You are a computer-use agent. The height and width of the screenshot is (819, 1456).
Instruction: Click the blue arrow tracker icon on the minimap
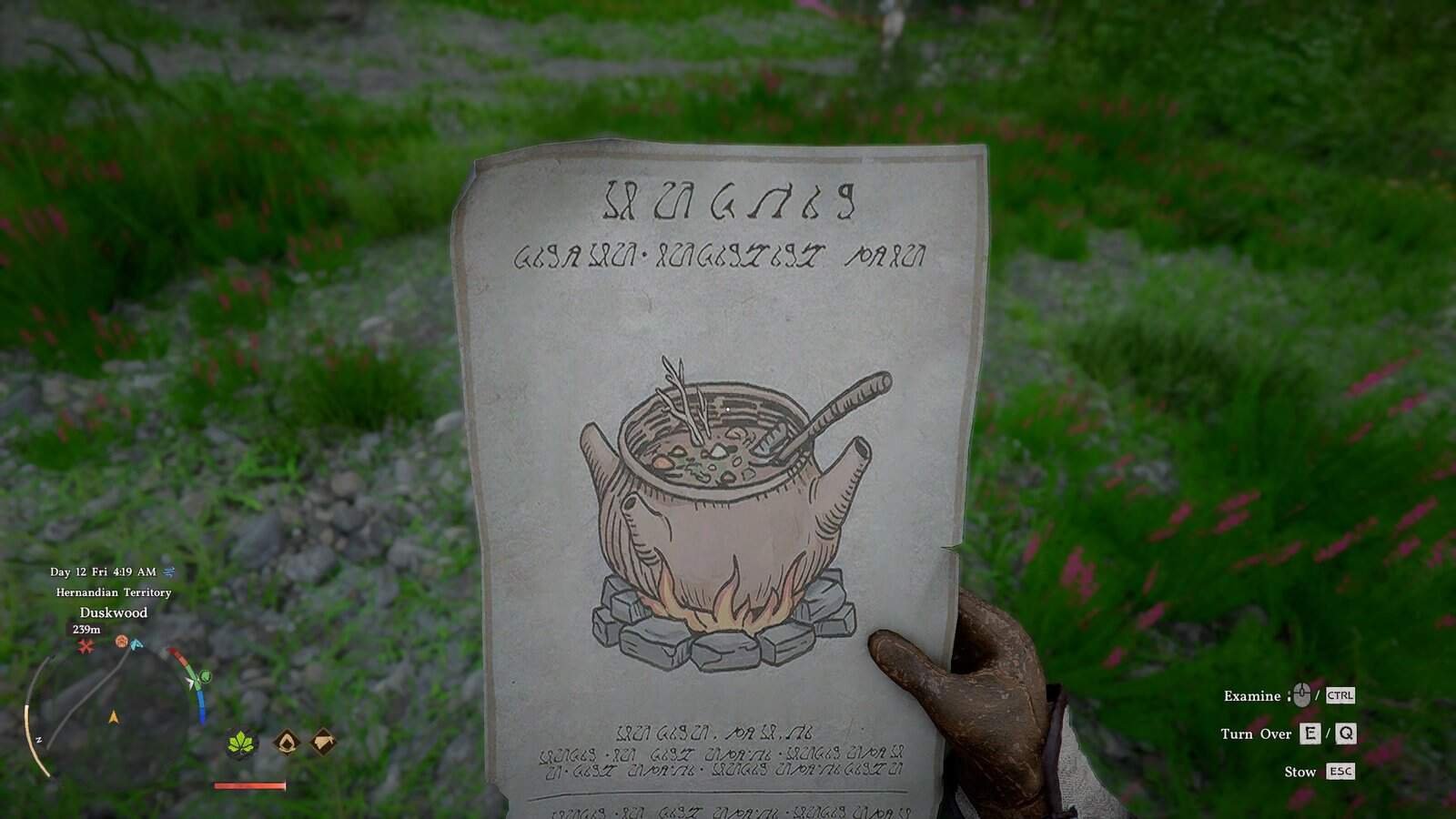tap(136, 644)
